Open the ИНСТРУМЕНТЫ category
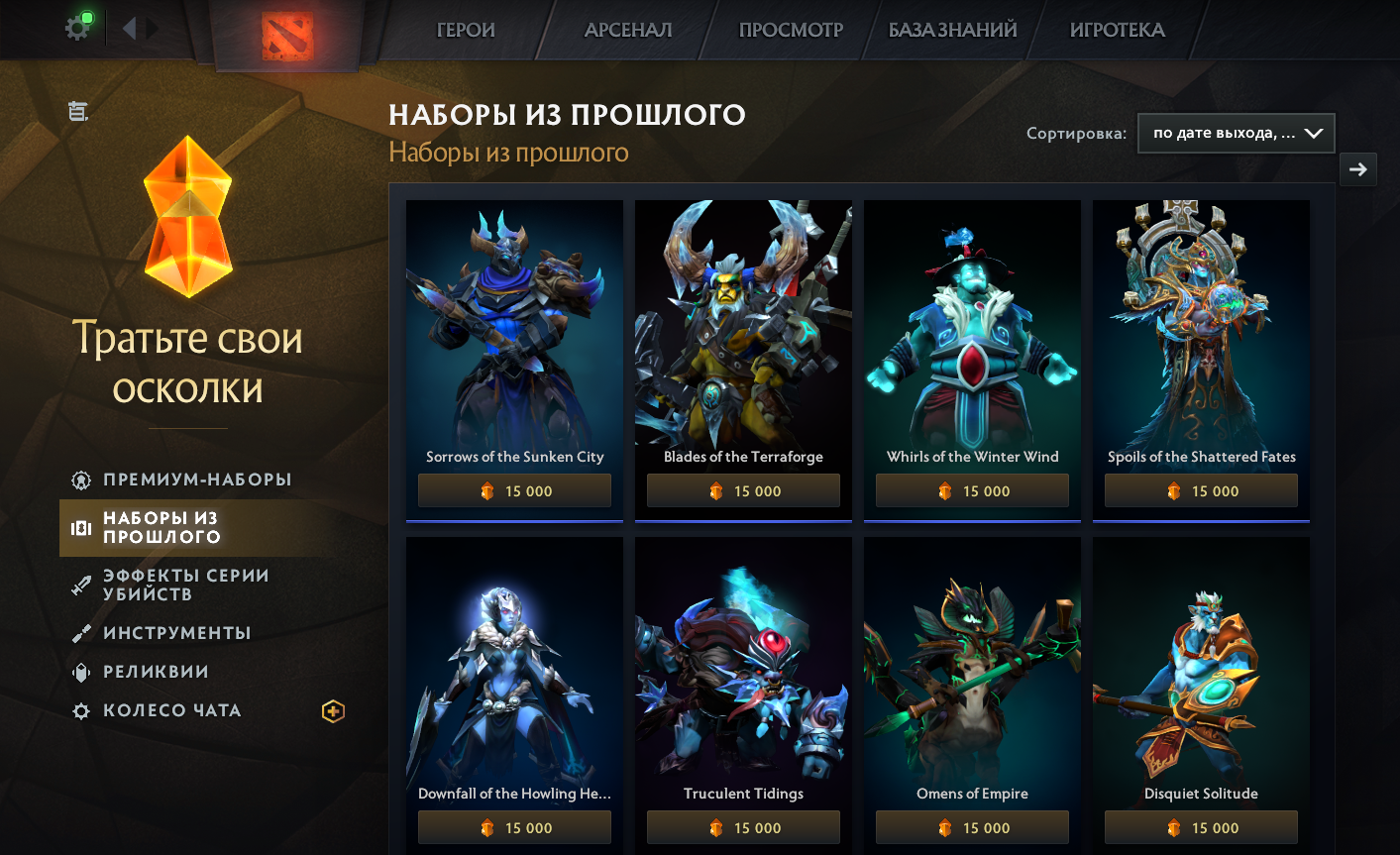 (x=176, y=633)
